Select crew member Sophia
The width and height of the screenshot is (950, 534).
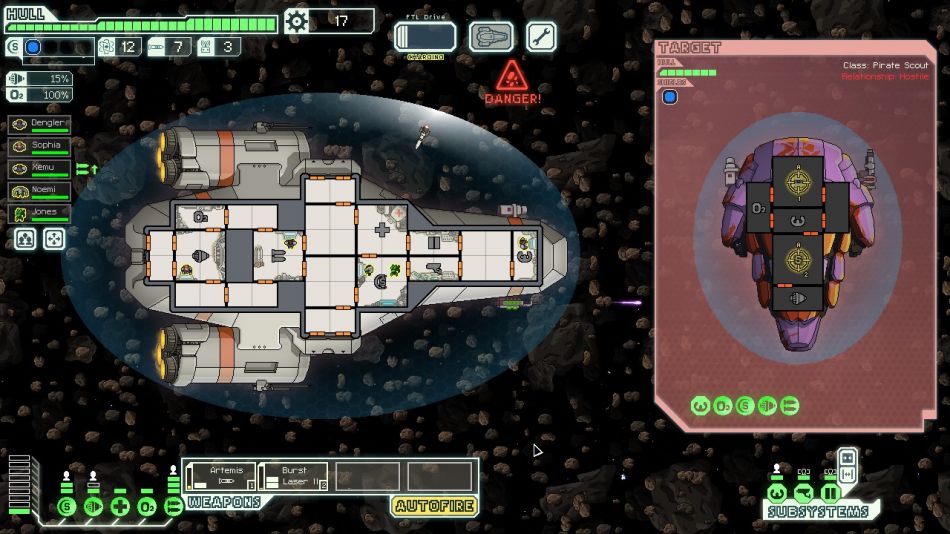(39, 146)
